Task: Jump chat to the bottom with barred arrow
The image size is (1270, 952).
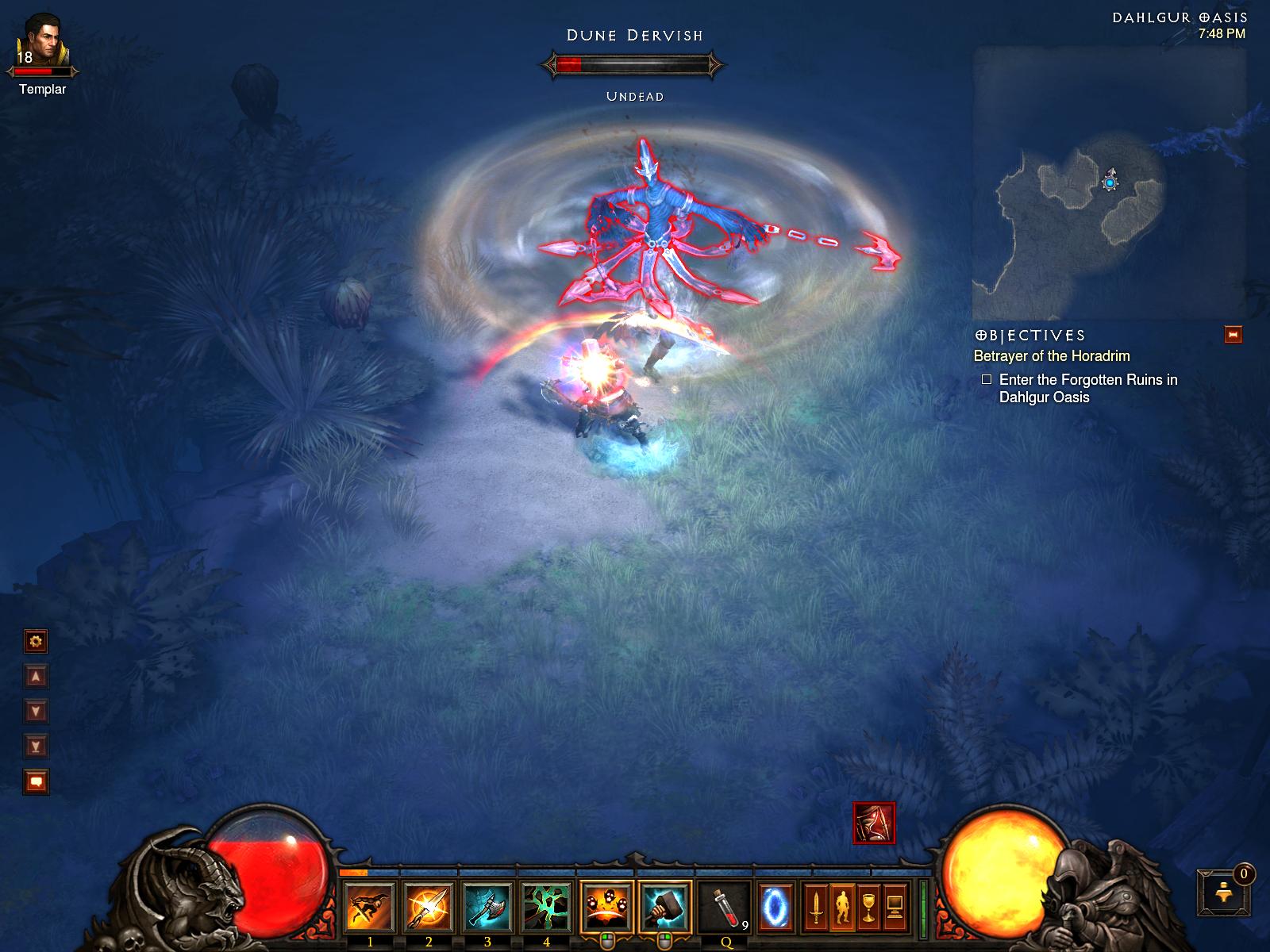Action: [36, 746]
